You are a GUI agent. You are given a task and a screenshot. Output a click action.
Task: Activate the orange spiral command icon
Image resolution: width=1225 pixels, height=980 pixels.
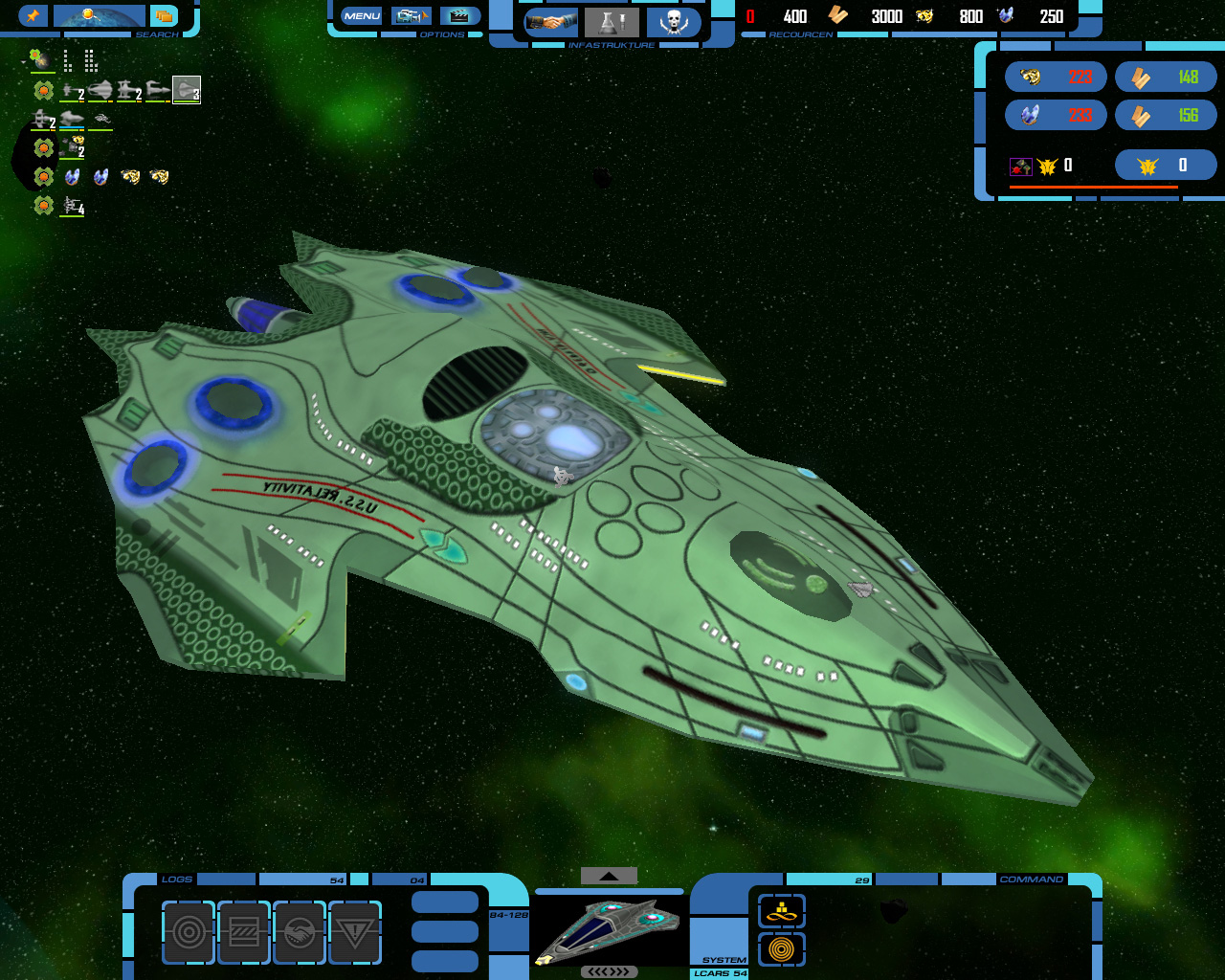pos(782,949)
